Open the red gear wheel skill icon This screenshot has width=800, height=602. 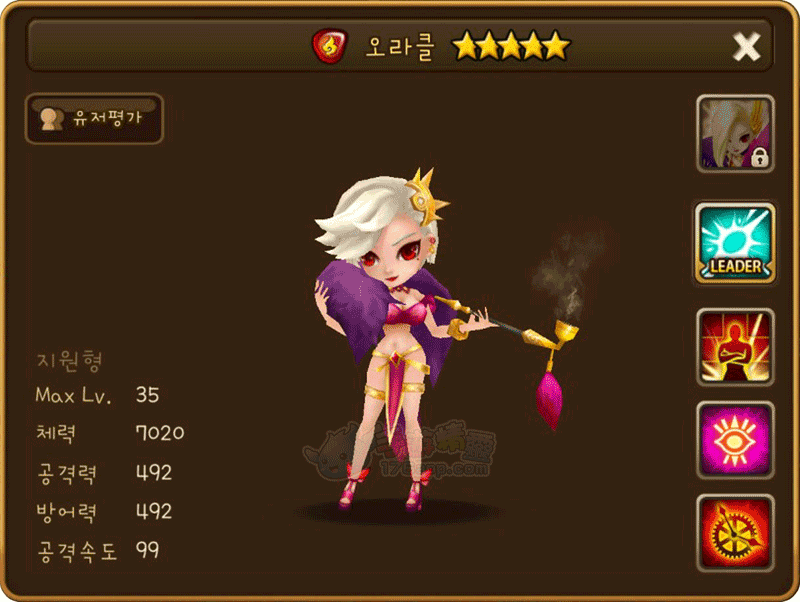735,533
